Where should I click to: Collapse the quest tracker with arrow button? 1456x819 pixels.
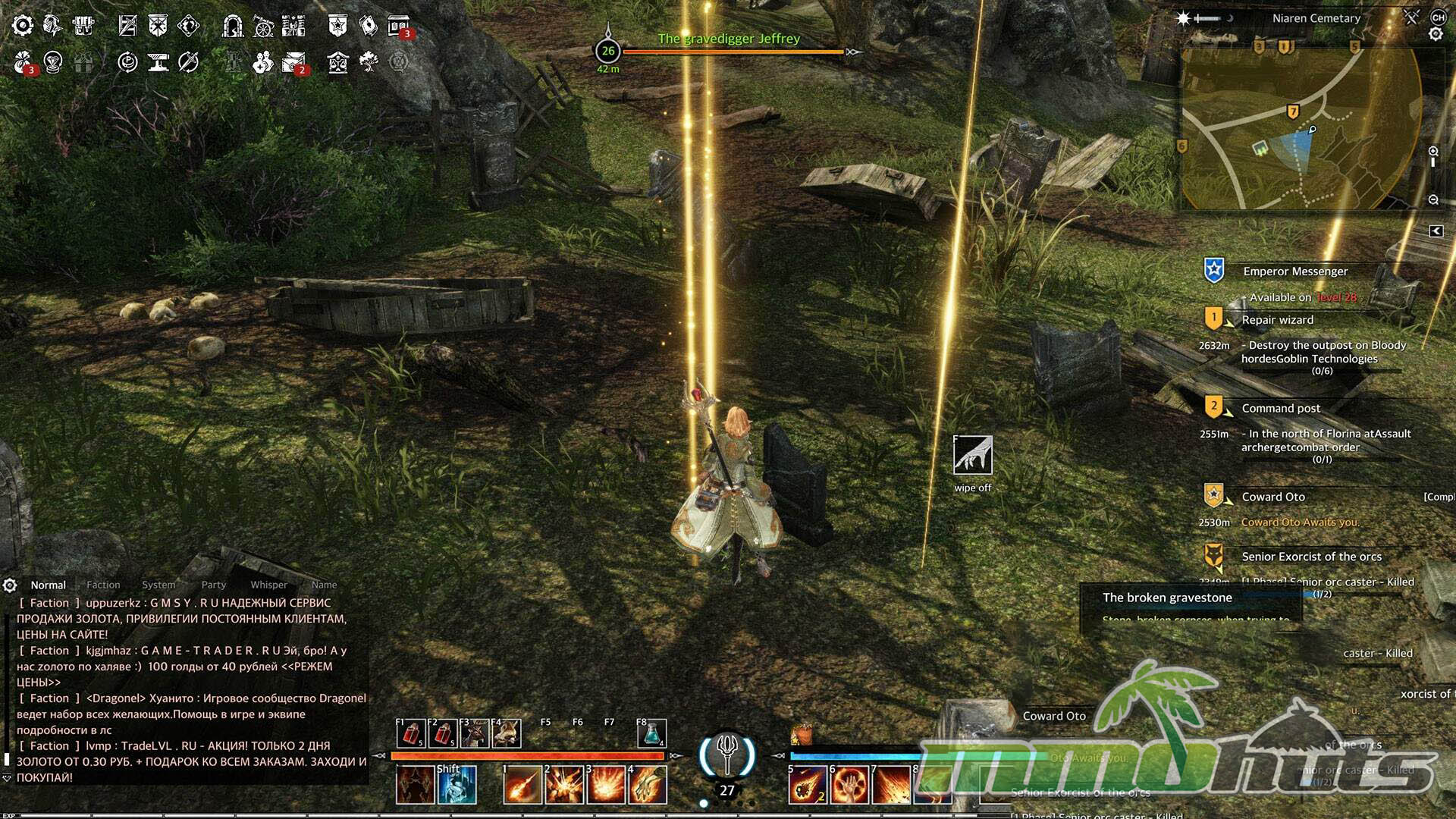1436,231
